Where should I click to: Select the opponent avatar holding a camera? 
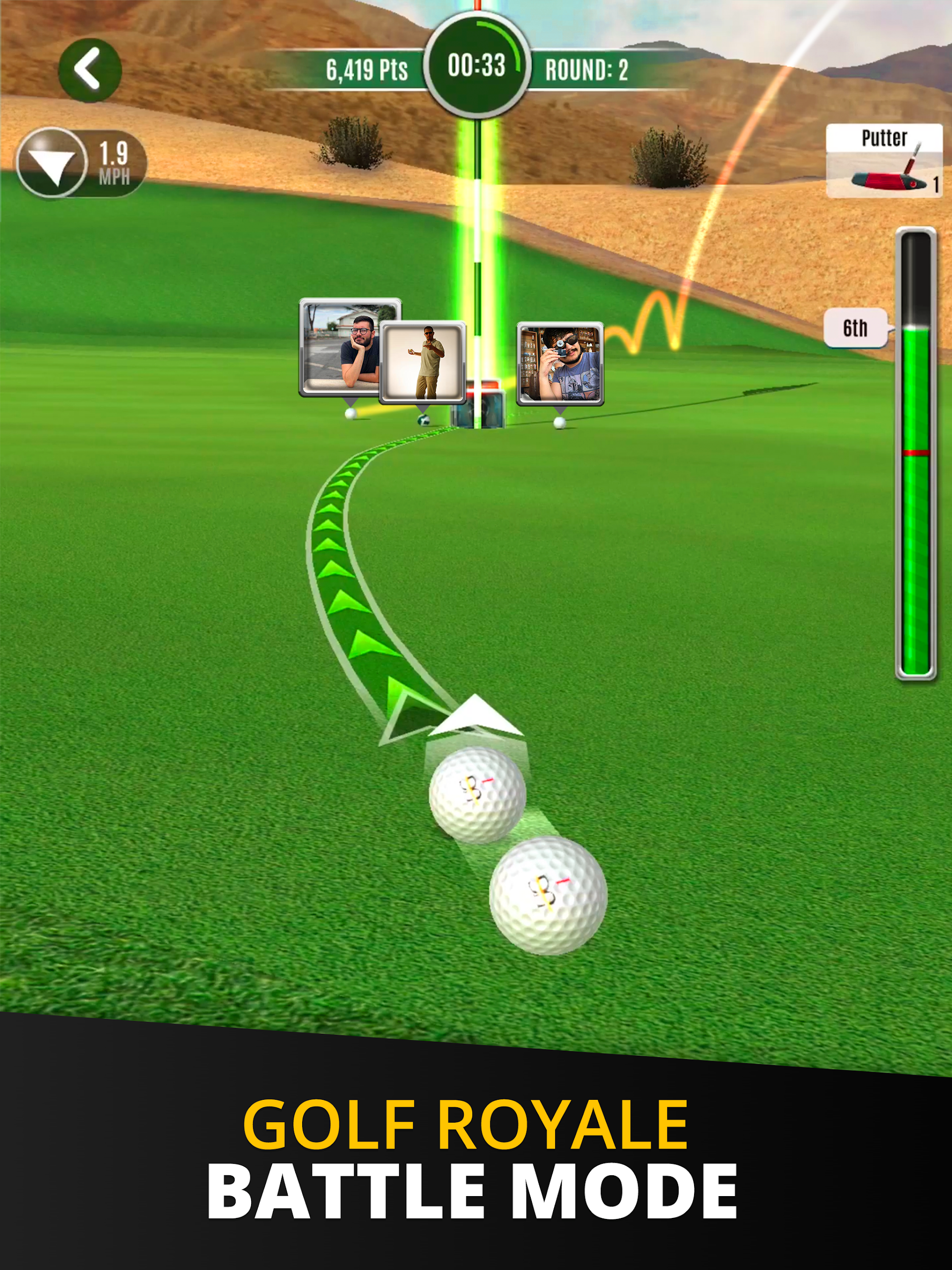coord(560,364)
